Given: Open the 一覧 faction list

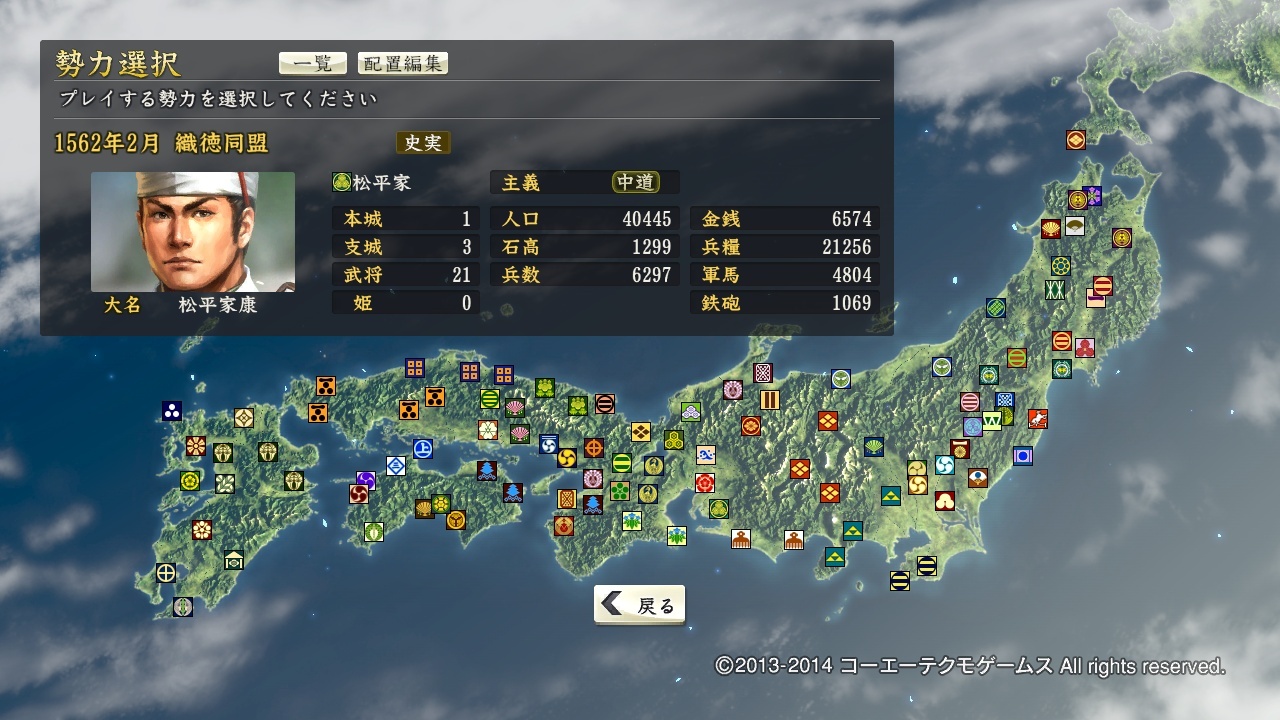Looking at the screenshot, I should click(312, 63).
